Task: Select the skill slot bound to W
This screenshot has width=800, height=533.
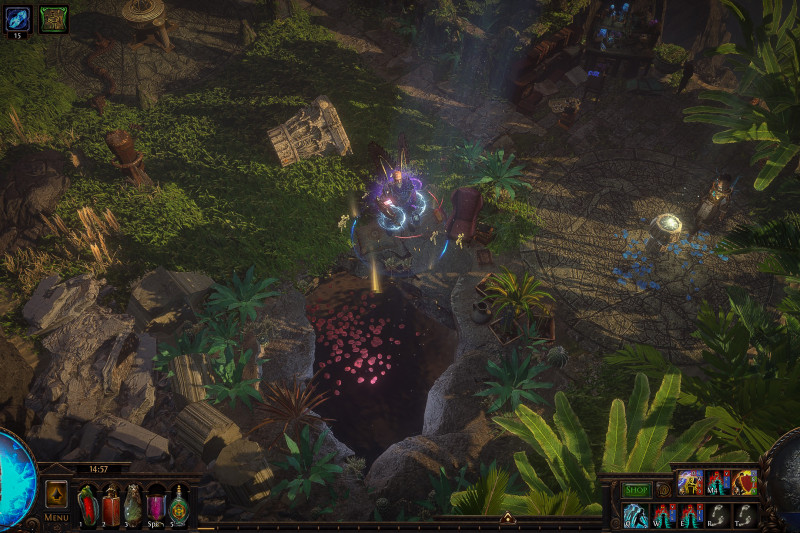Action: pos(663,515)
